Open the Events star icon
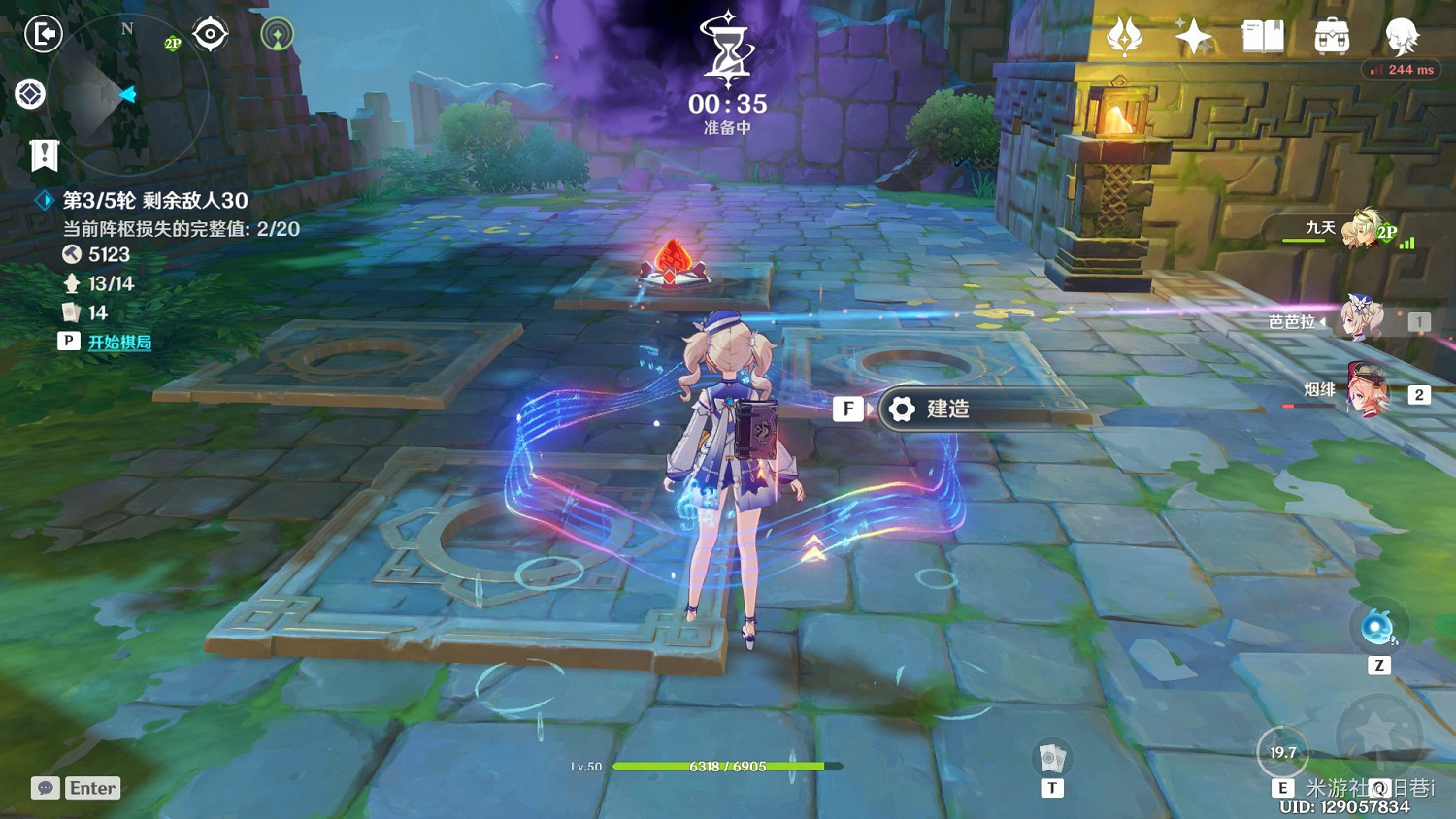 pyautogui.click(x=1192, y=36)
